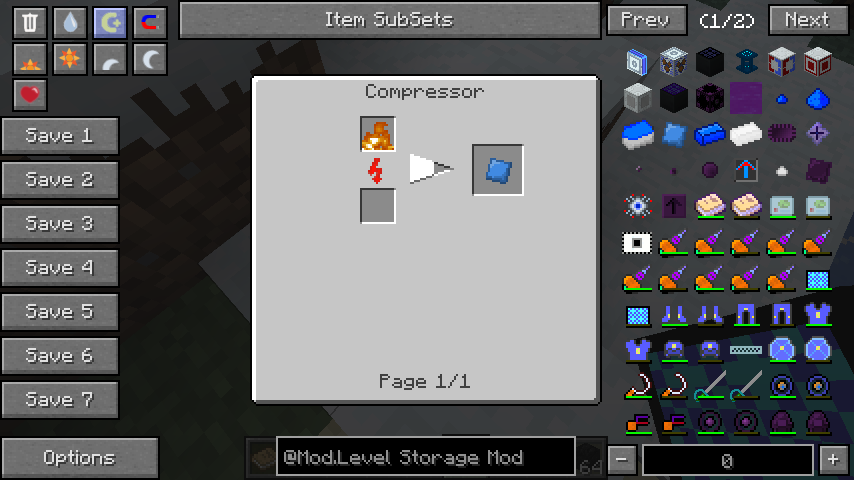Image resolution: width=854 pixels, height=480 pixels.
Task: Toggle the magnet mode button
Action: click(150, 22)
